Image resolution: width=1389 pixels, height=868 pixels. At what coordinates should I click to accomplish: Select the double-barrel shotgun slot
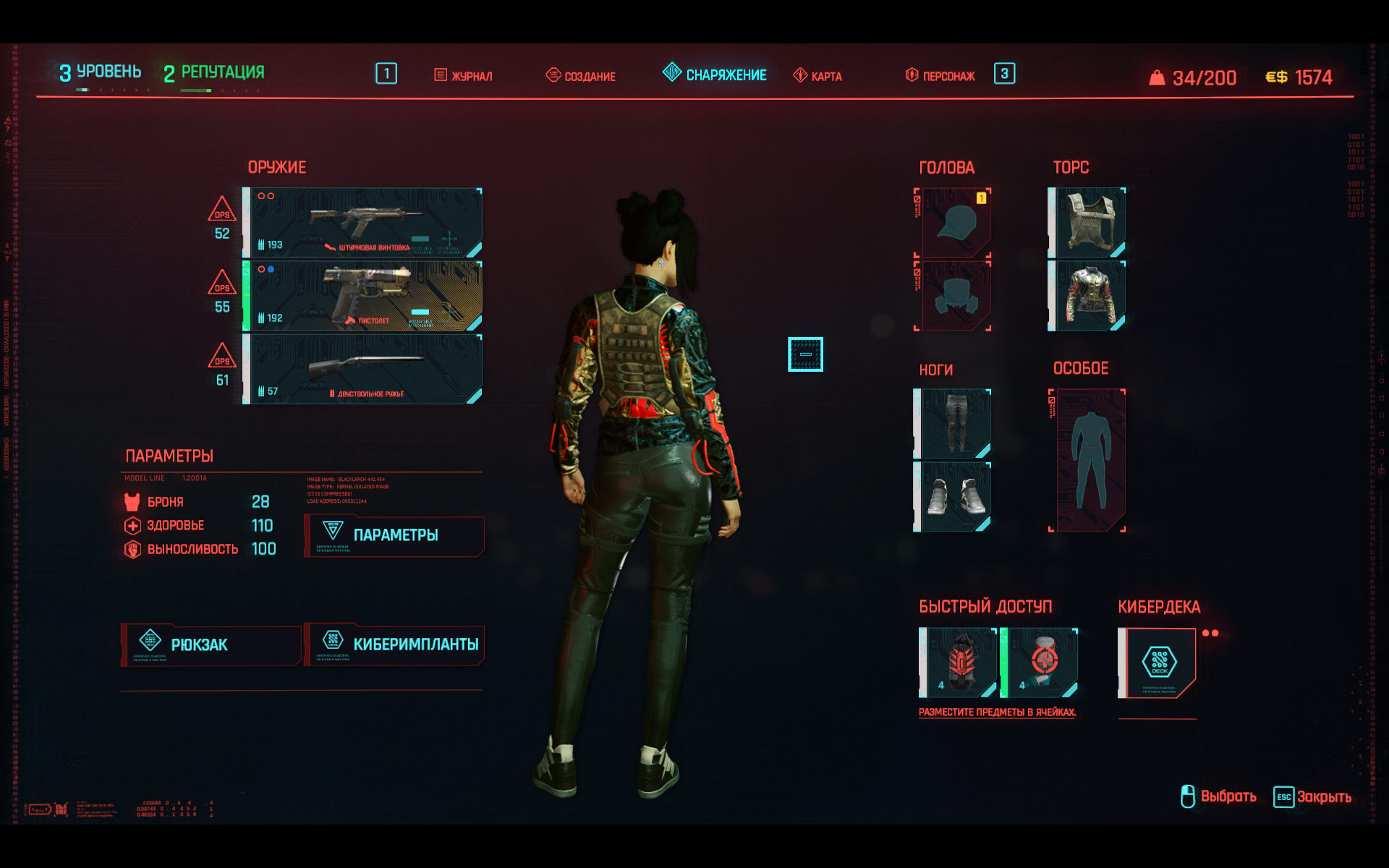[362, 369]
